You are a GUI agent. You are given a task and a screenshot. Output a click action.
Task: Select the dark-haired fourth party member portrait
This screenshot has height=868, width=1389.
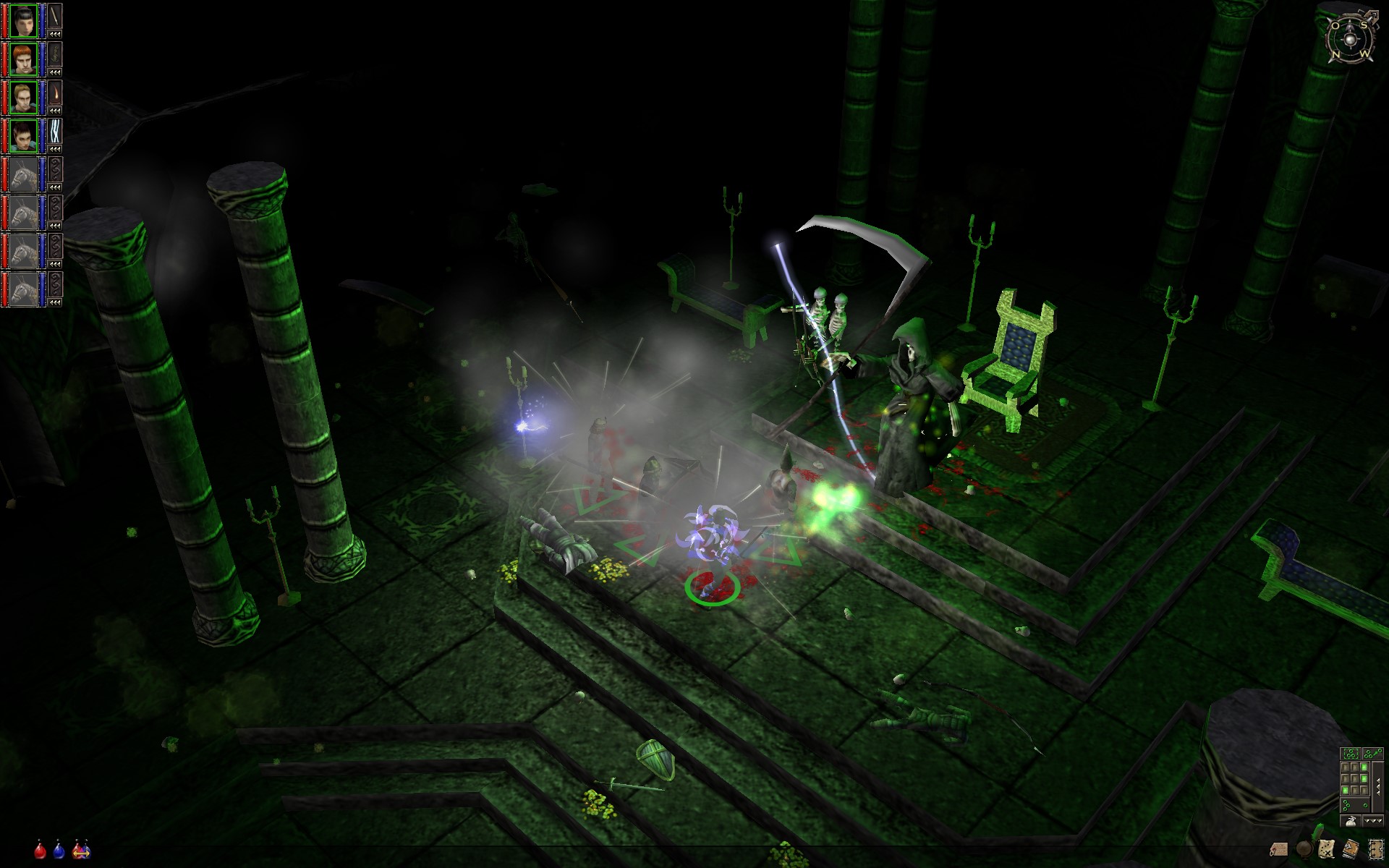[x=23, y=135]
